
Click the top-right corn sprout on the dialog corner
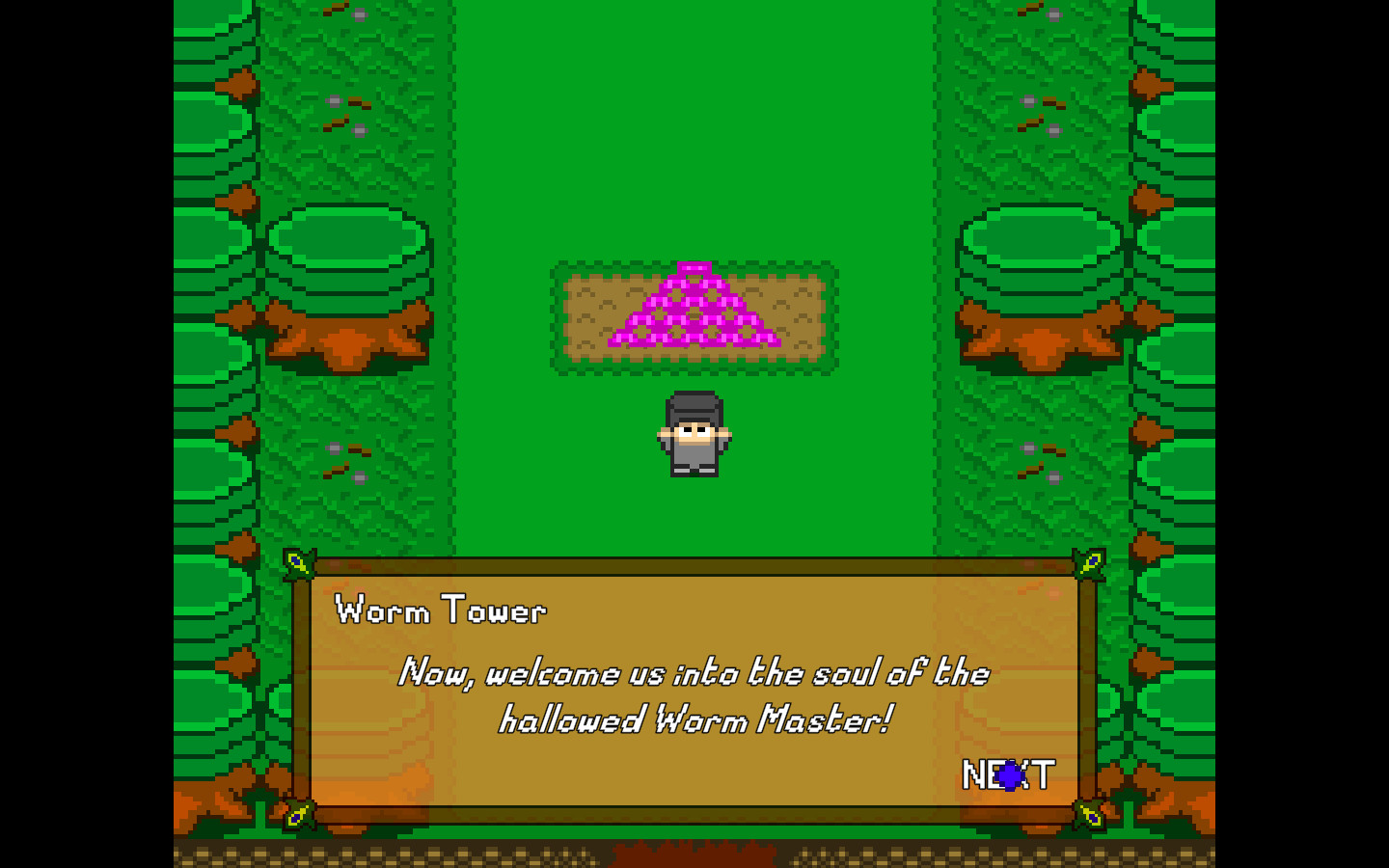[x=1088, y=564]
